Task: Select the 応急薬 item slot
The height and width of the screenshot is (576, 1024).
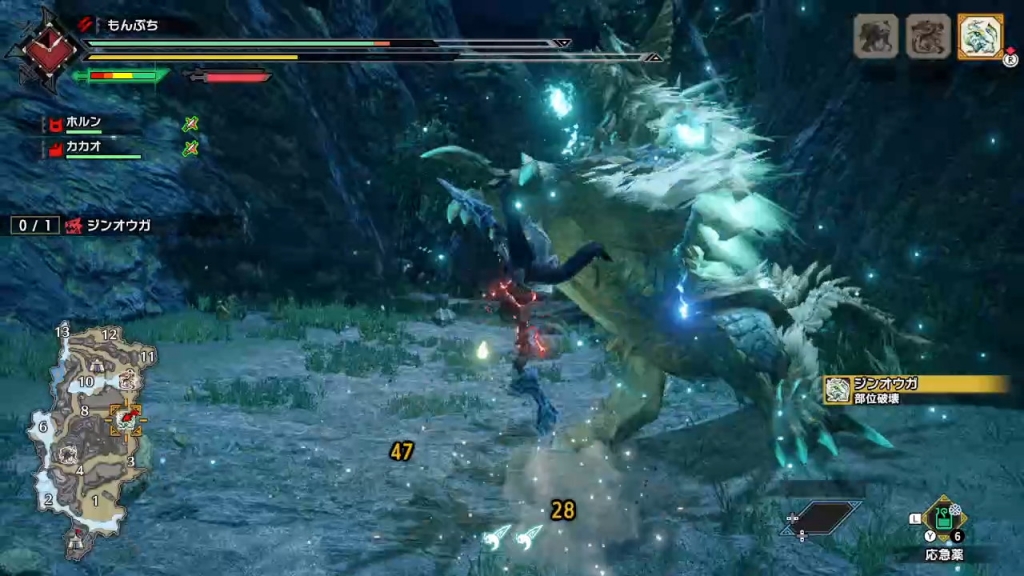Action: 943,519
